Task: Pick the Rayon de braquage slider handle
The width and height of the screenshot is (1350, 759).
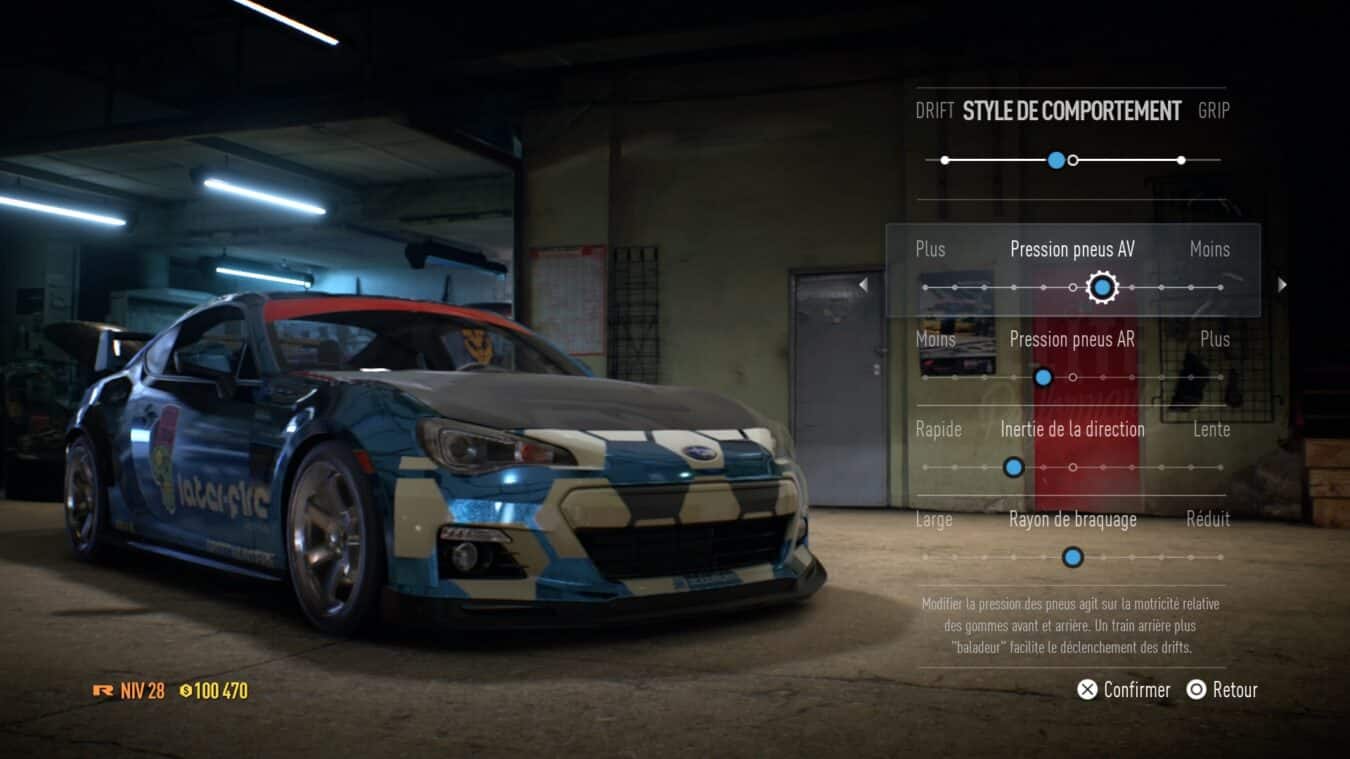Action: pos(1072,557)
